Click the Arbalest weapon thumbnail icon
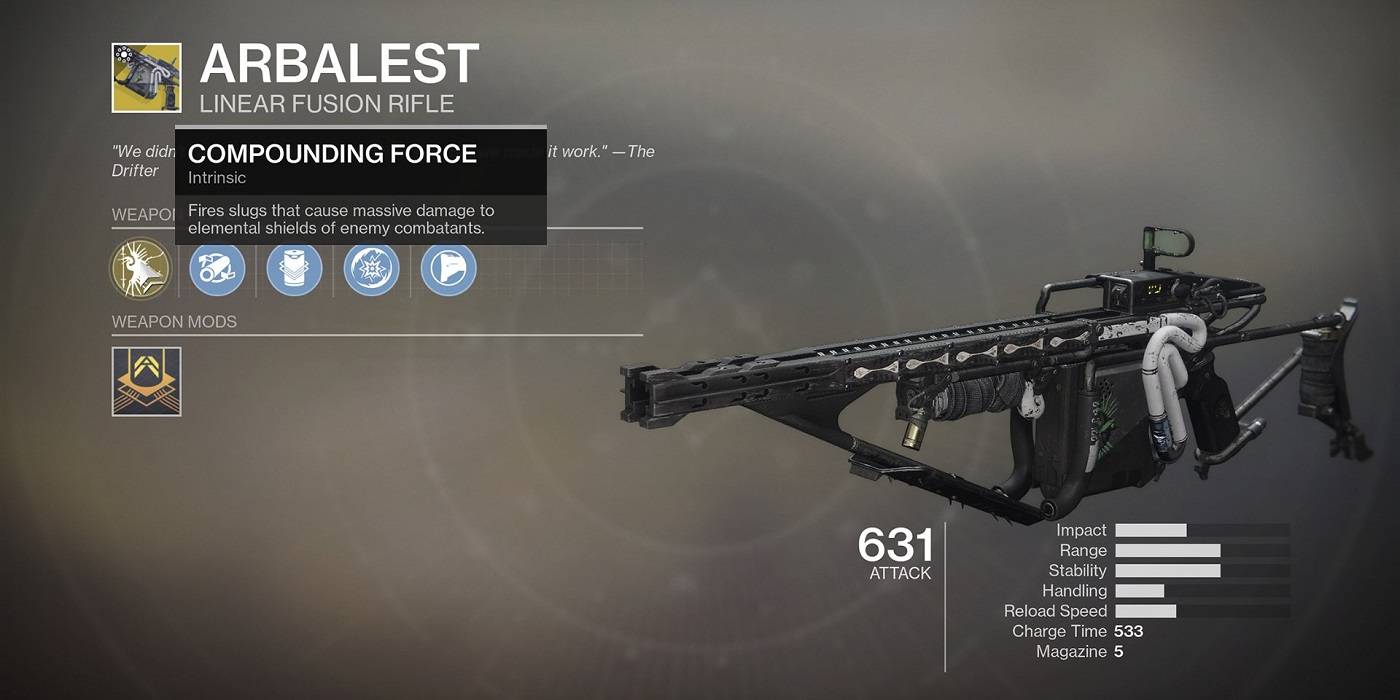This screenshot has height=700, width=1400. 147,78
